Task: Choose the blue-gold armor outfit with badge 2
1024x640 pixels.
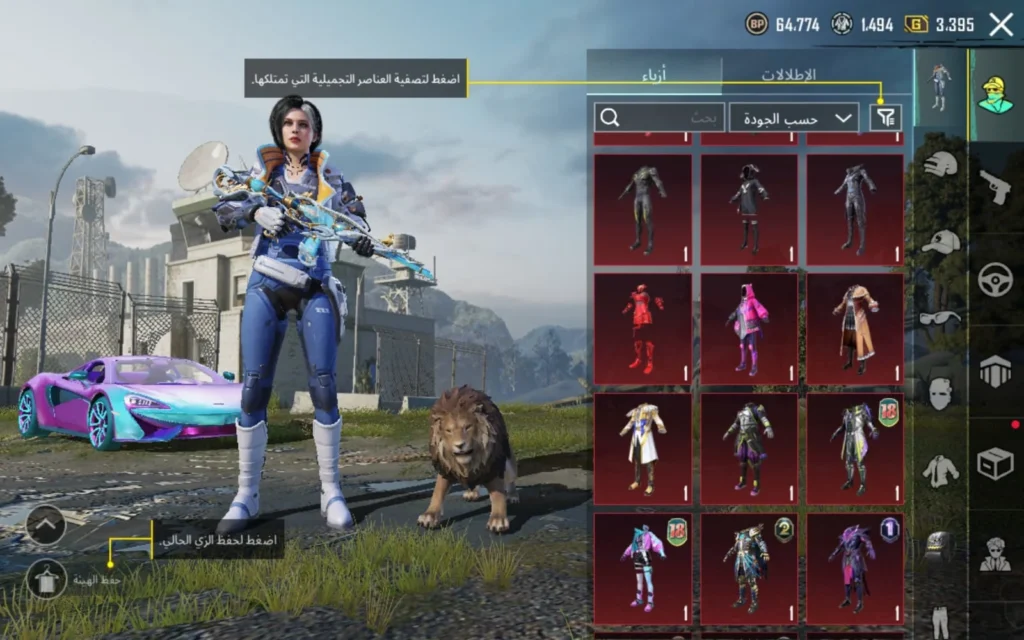Action: tap(749, 568)
